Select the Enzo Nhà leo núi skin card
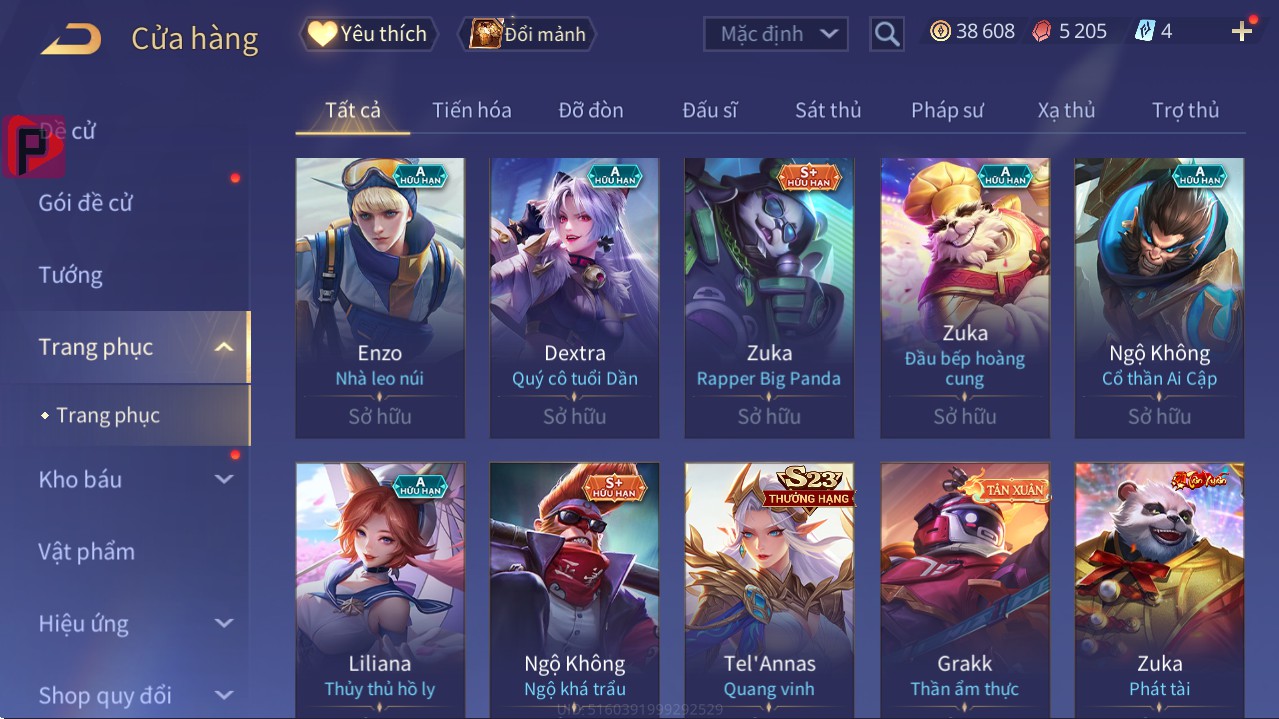This screenshot has width=1279, height=719. [380, 297]
